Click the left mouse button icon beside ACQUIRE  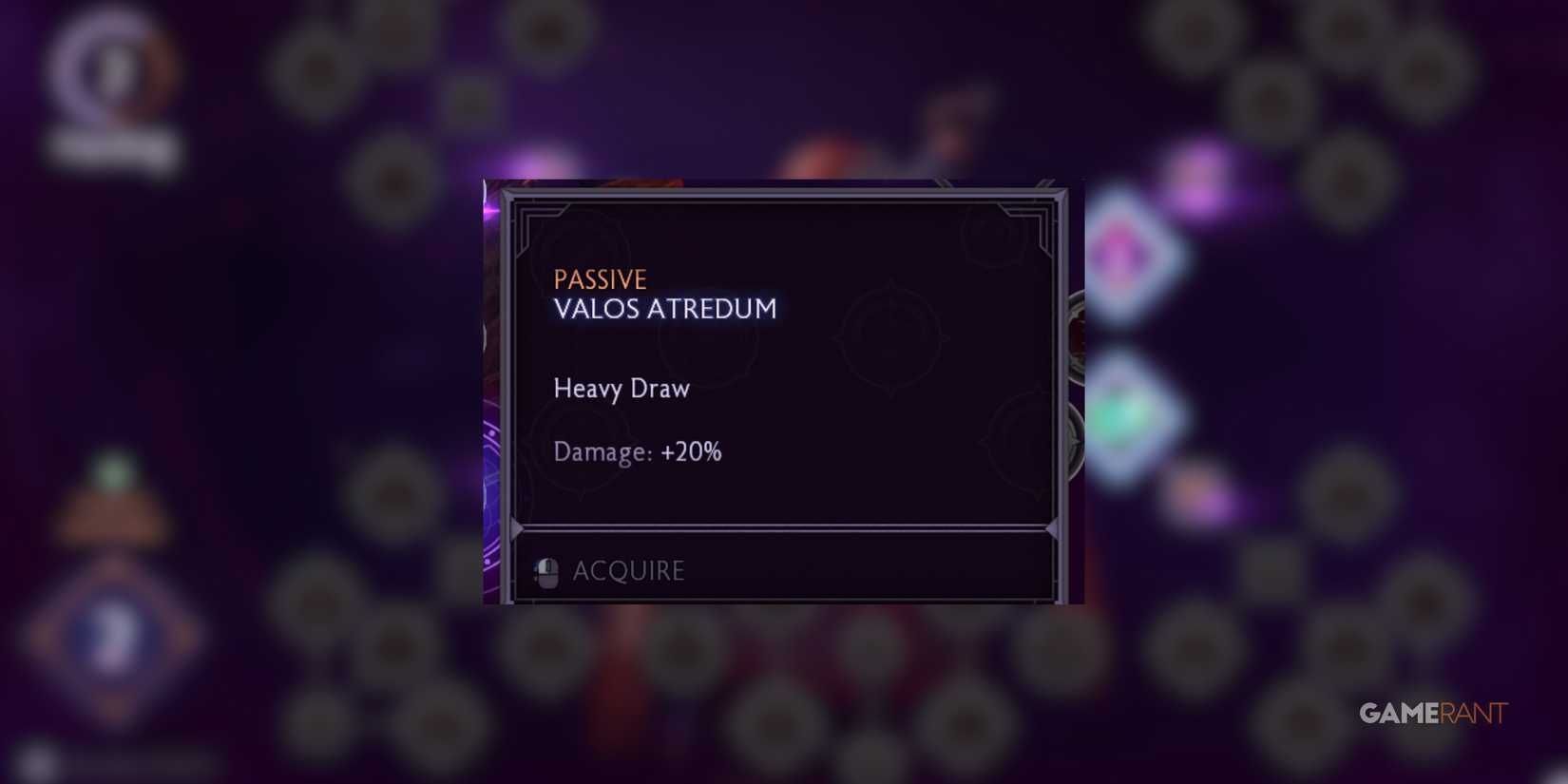[x=546, y=571]
